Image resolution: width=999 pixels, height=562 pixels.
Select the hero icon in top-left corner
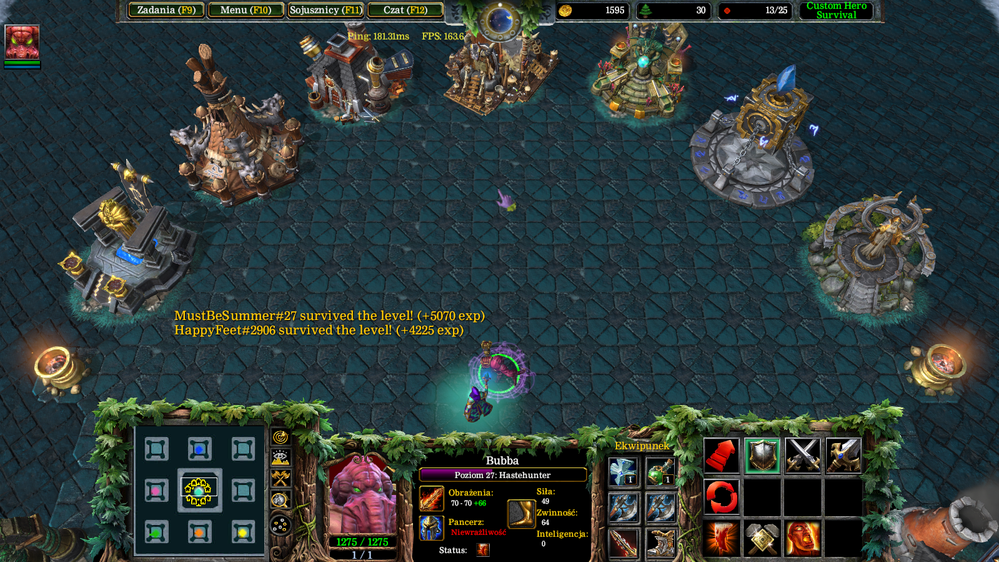(22, 42)
